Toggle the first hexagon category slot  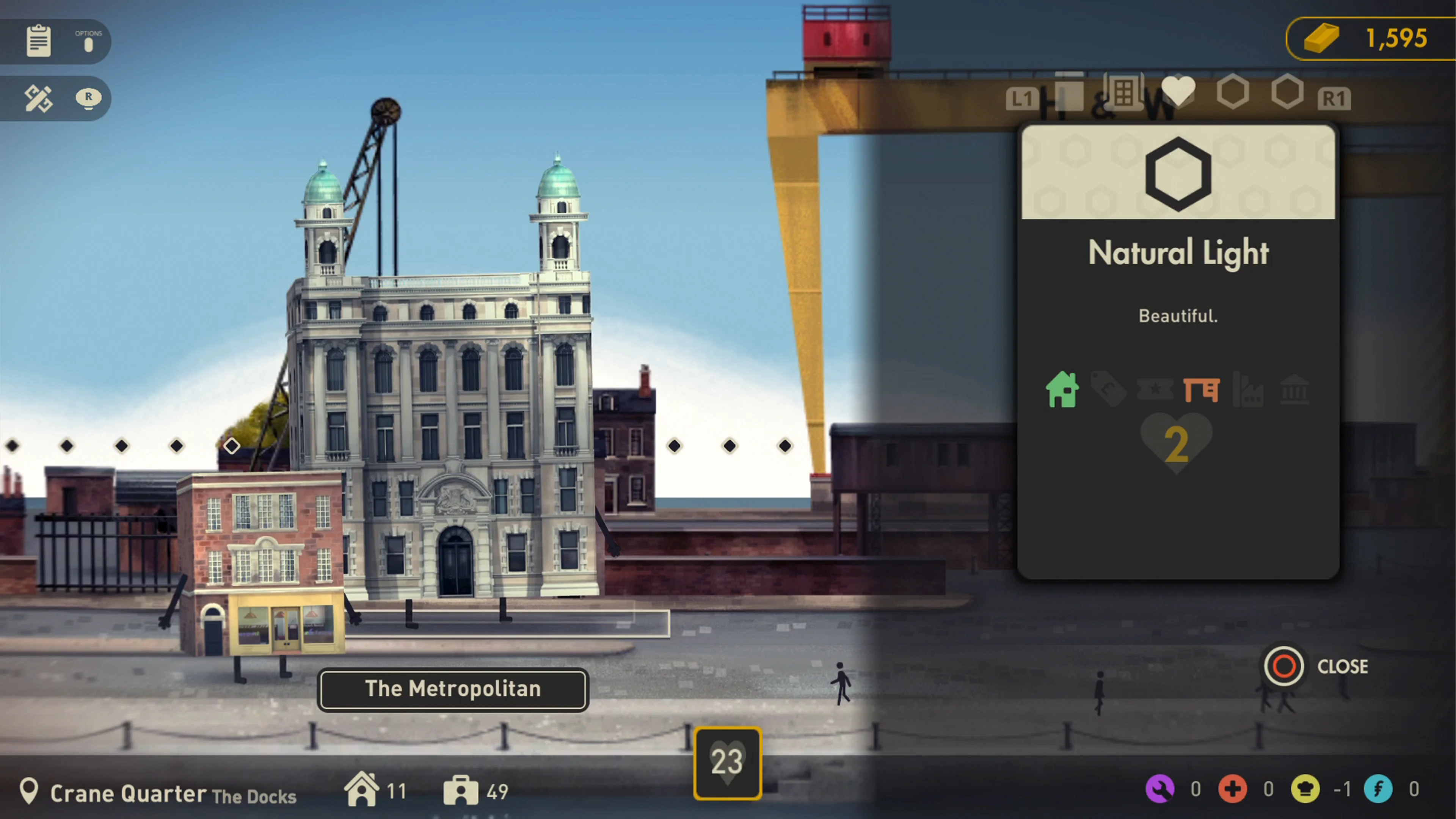tap(1232, 91)
